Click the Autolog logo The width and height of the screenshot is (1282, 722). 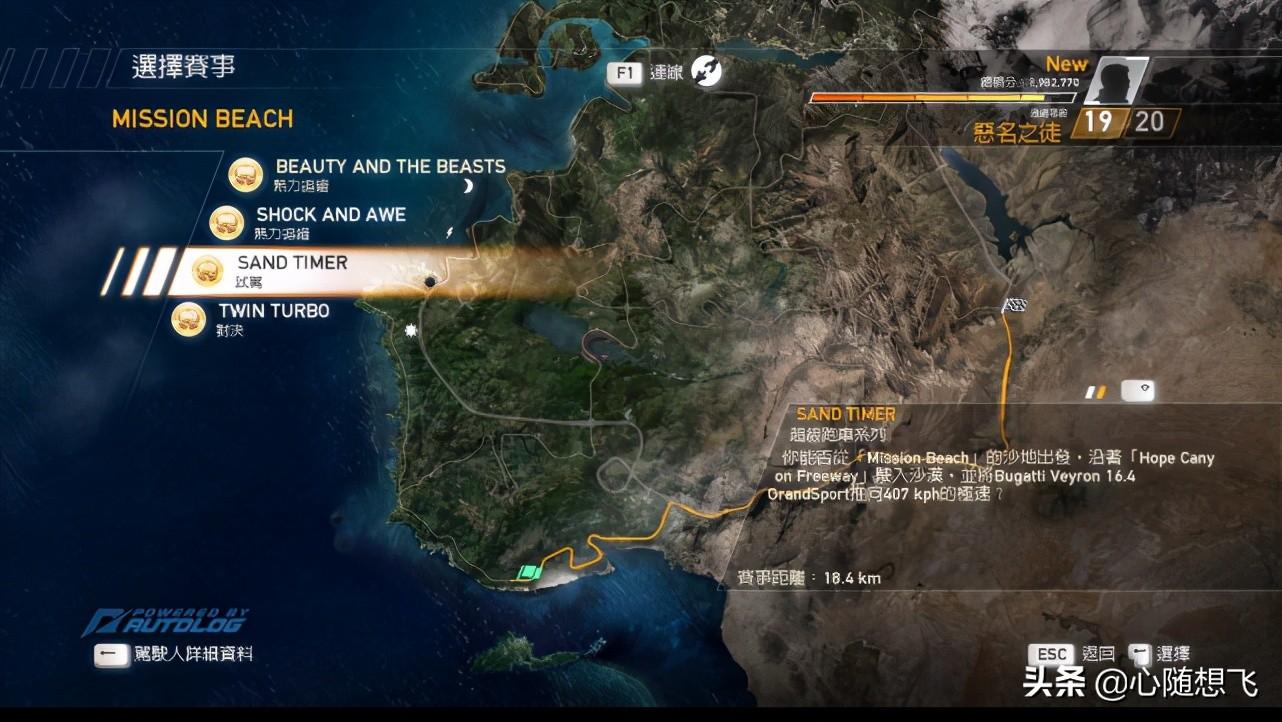[x=166, y=622]
